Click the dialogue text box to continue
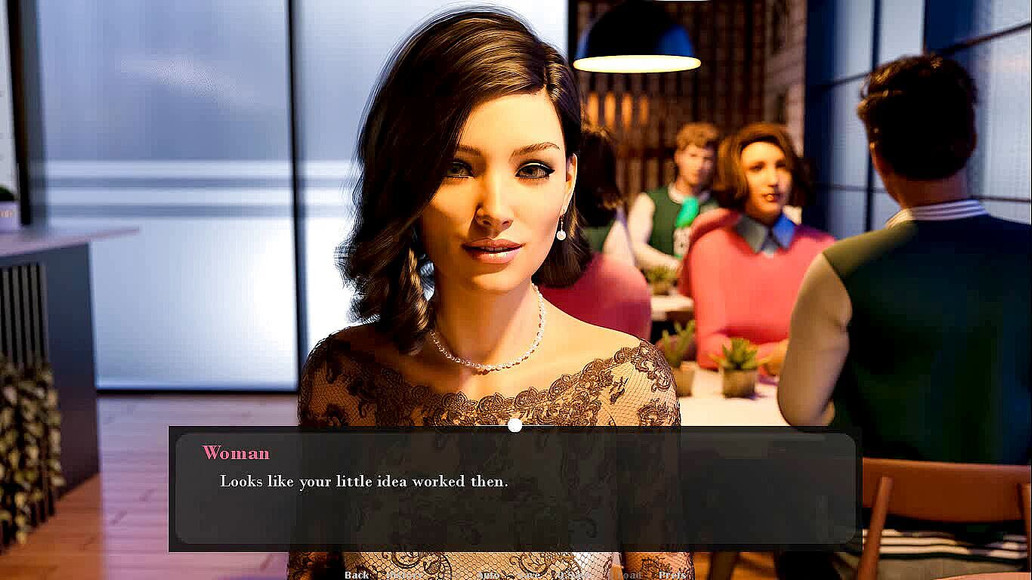This screenshot has width=1032, height=580. (514, 489)
